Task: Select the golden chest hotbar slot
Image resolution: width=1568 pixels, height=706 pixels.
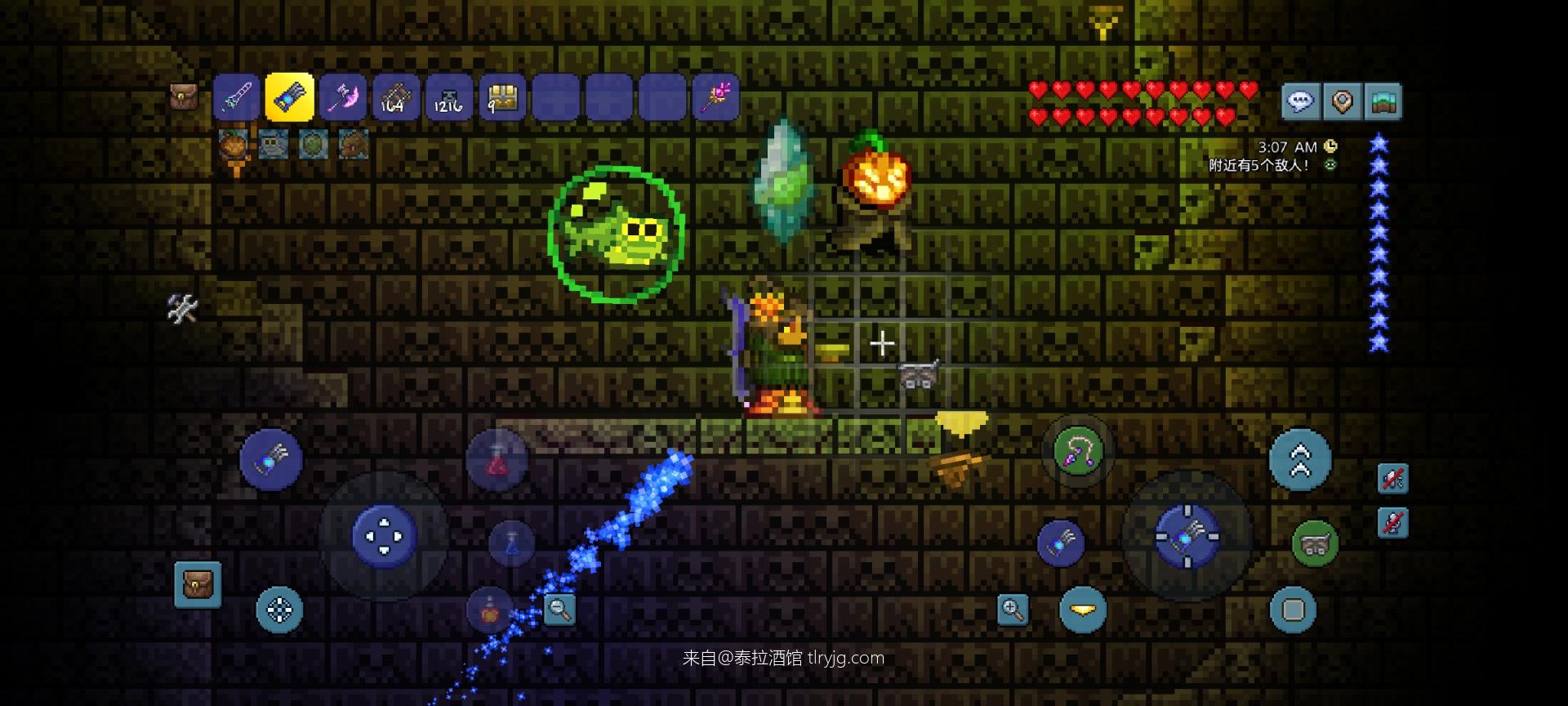Action: [x=502, y=98]
